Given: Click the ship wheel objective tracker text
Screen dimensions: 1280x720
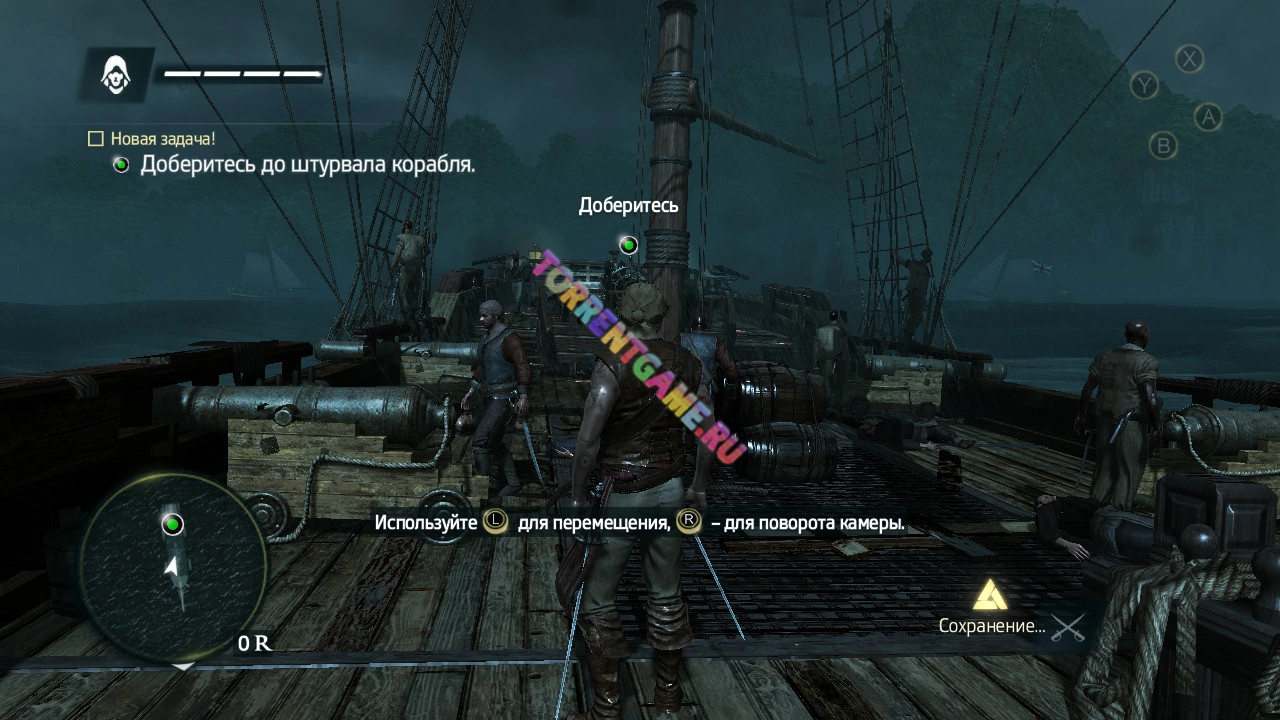Looking at the screenshot, I should tap(307, 164).
